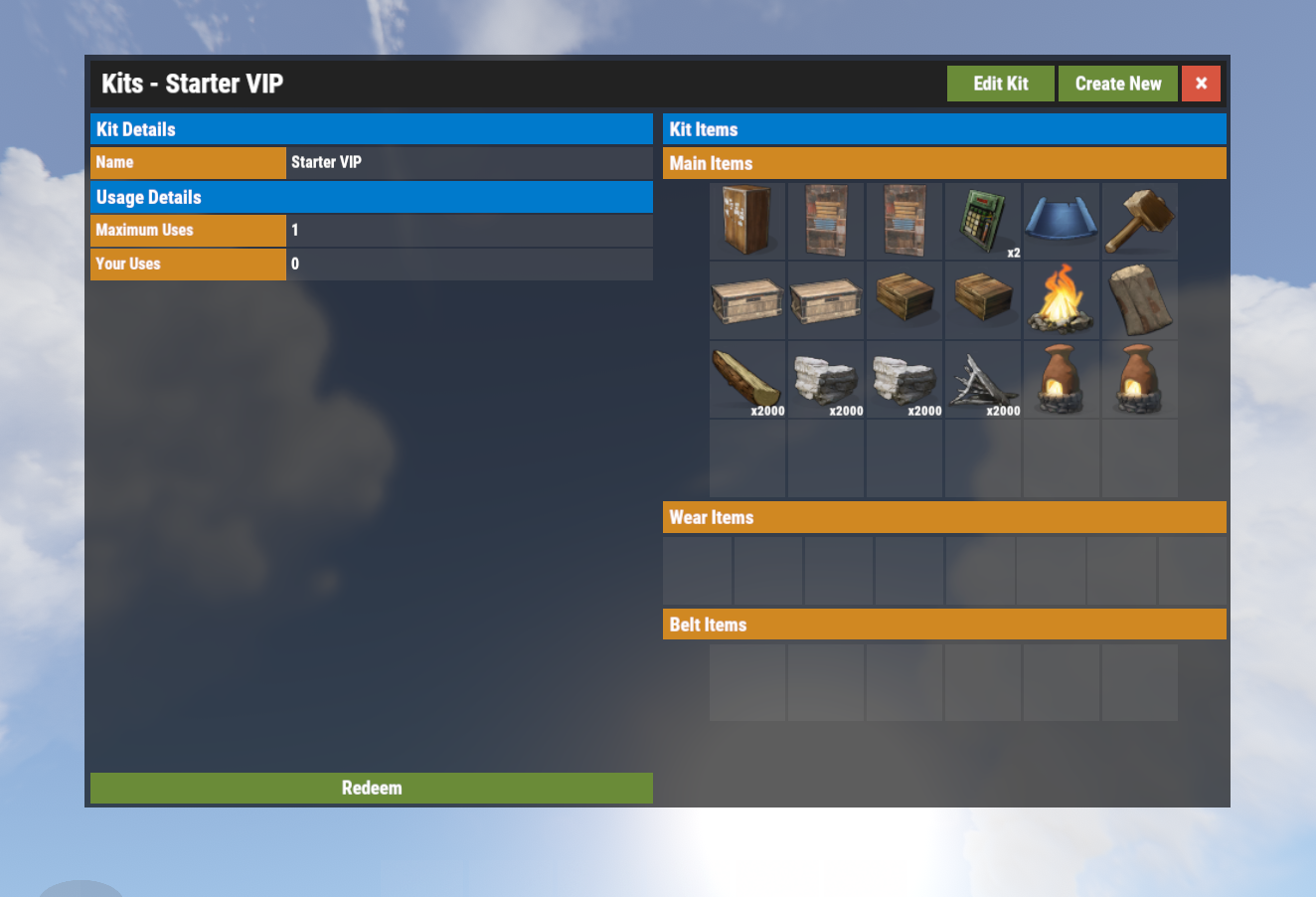Image resolution: width=1316 pixels, height=897 pixels.
Task: Click the Main Items section header
Action: tap(944, 163)
